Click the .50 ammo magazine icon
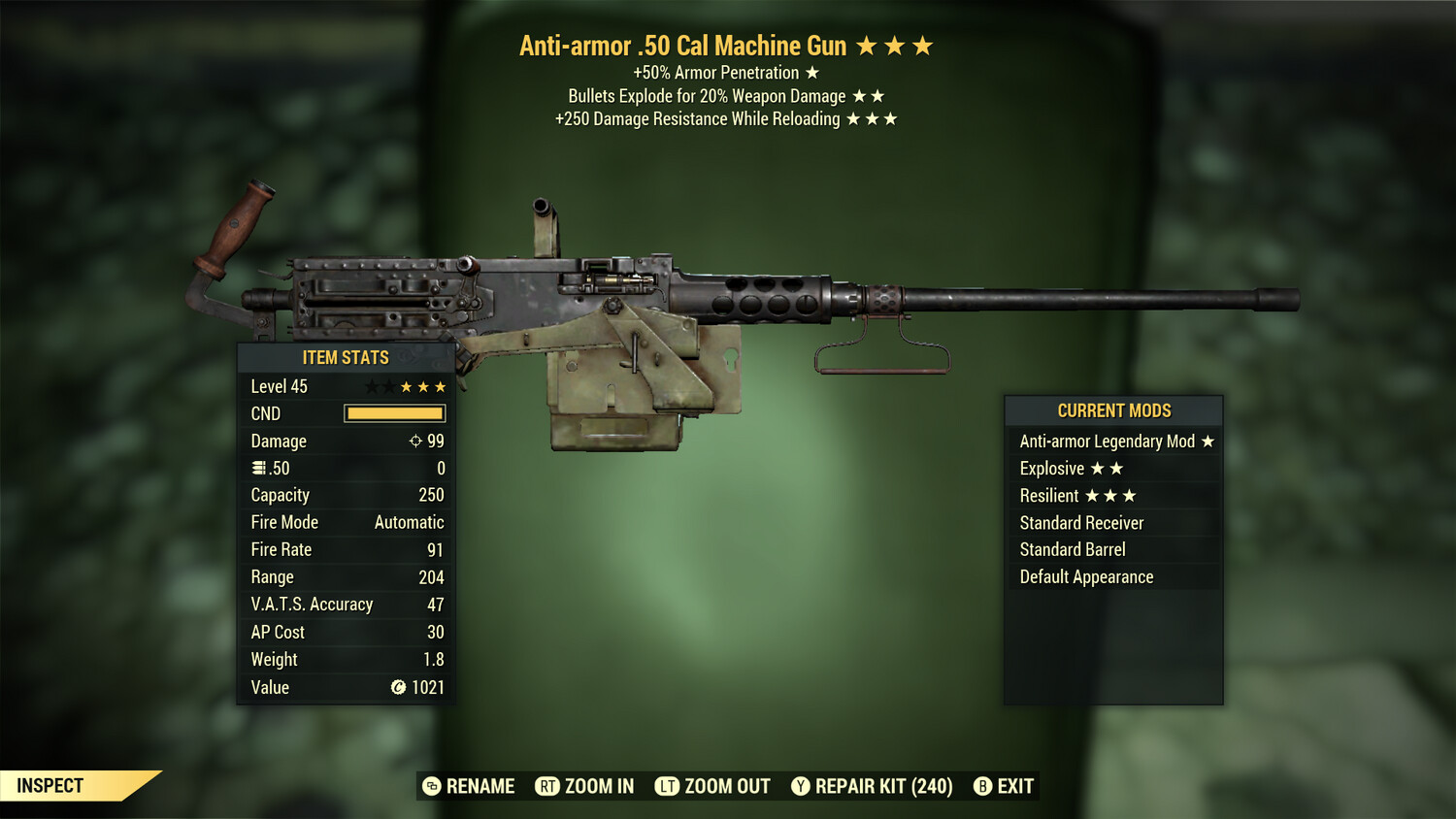 pyautogui.click(x=258, y=468)
